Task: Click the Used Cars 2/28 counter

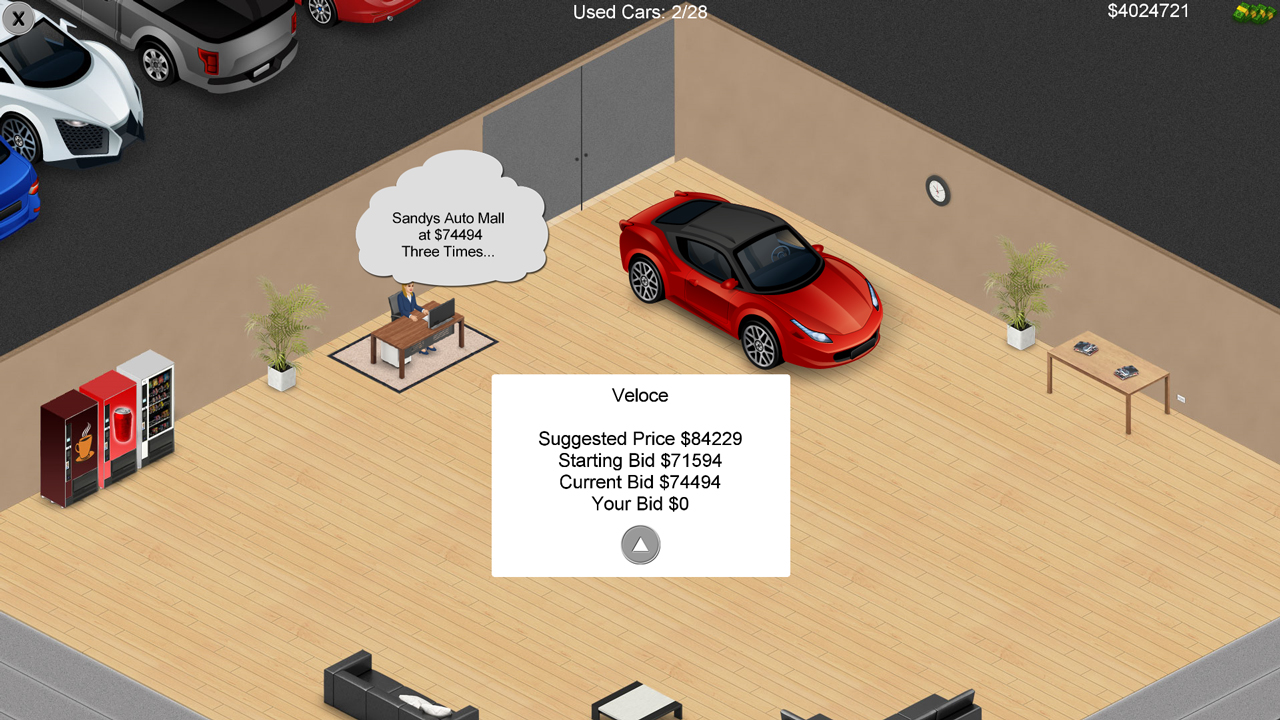Action: tap(639, 12)
